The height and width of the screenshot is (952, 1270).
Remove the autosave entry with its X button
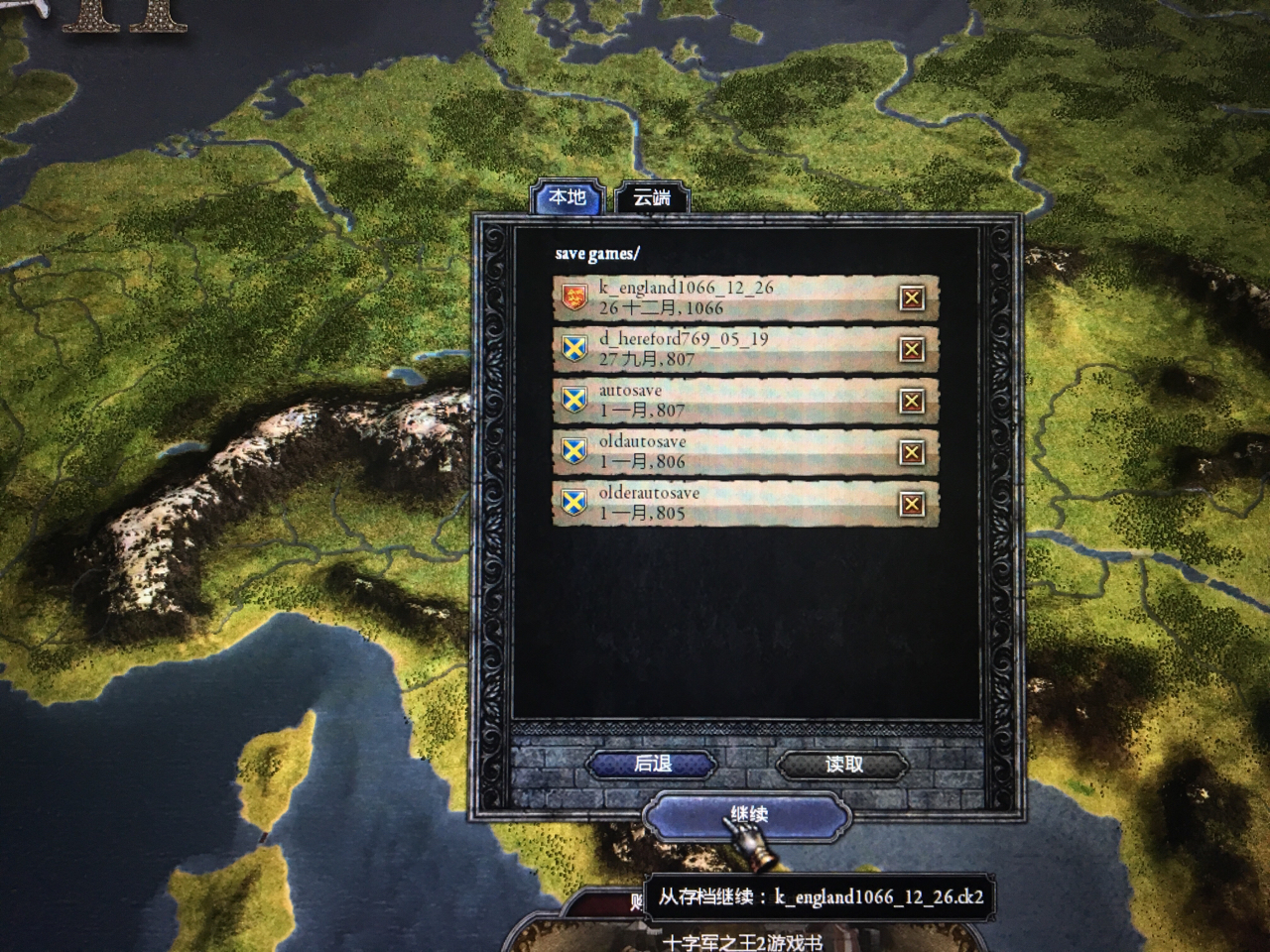pos(911,401)
